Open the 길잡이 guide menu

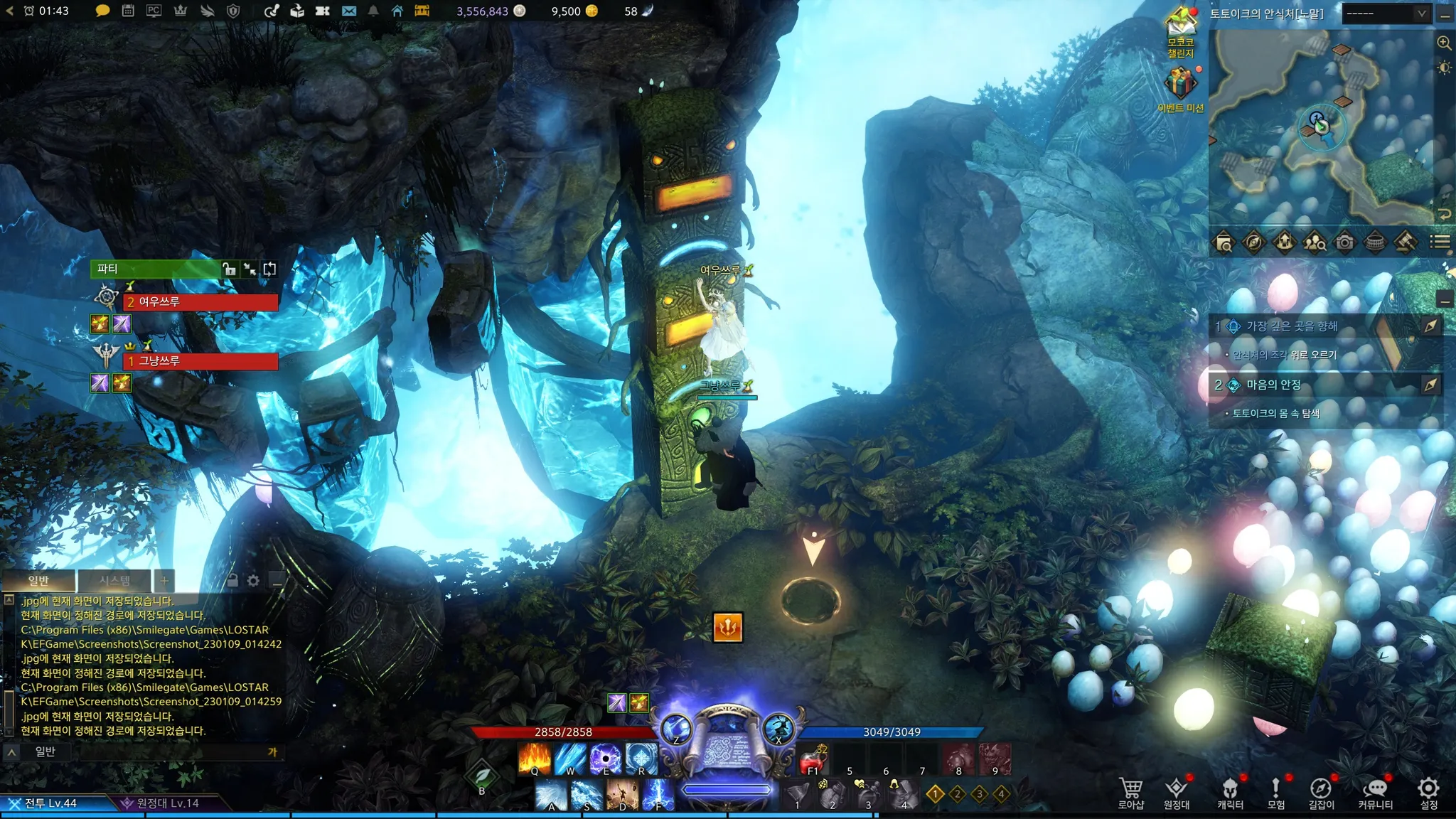(1321, 792)
